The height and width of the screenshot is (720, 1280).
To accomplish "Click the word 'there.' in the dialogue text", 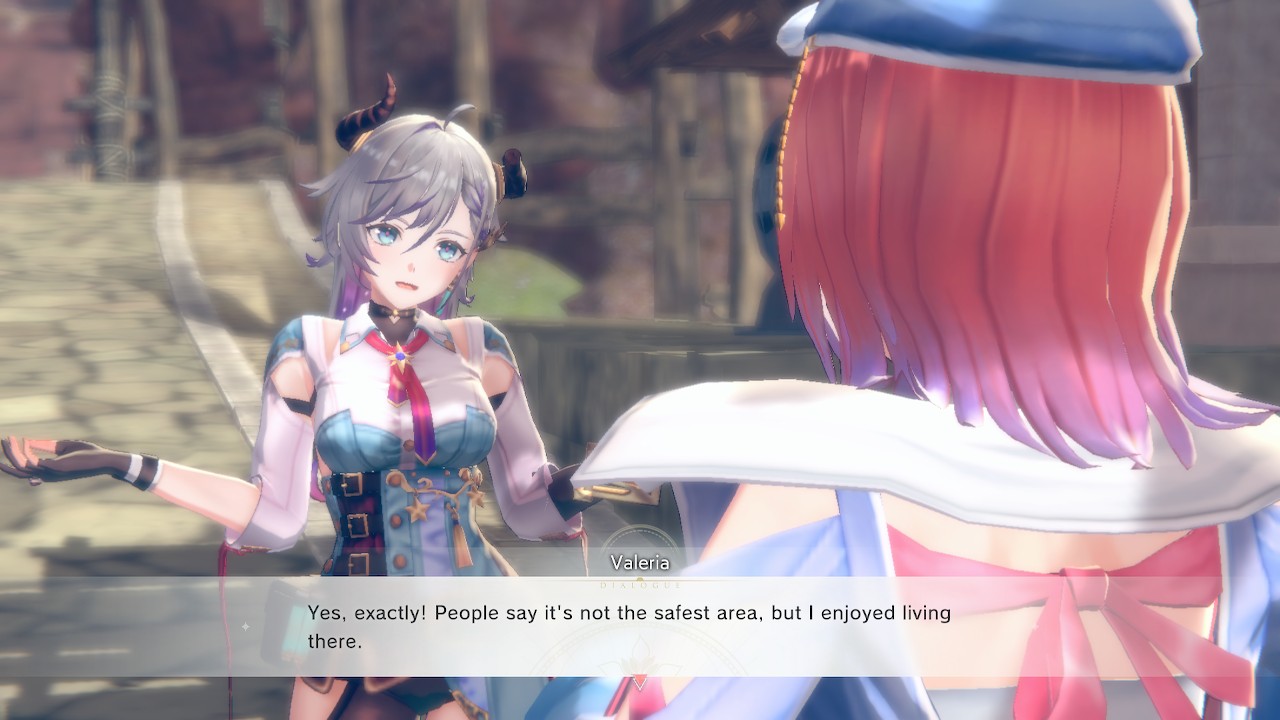I will [337, 641].
